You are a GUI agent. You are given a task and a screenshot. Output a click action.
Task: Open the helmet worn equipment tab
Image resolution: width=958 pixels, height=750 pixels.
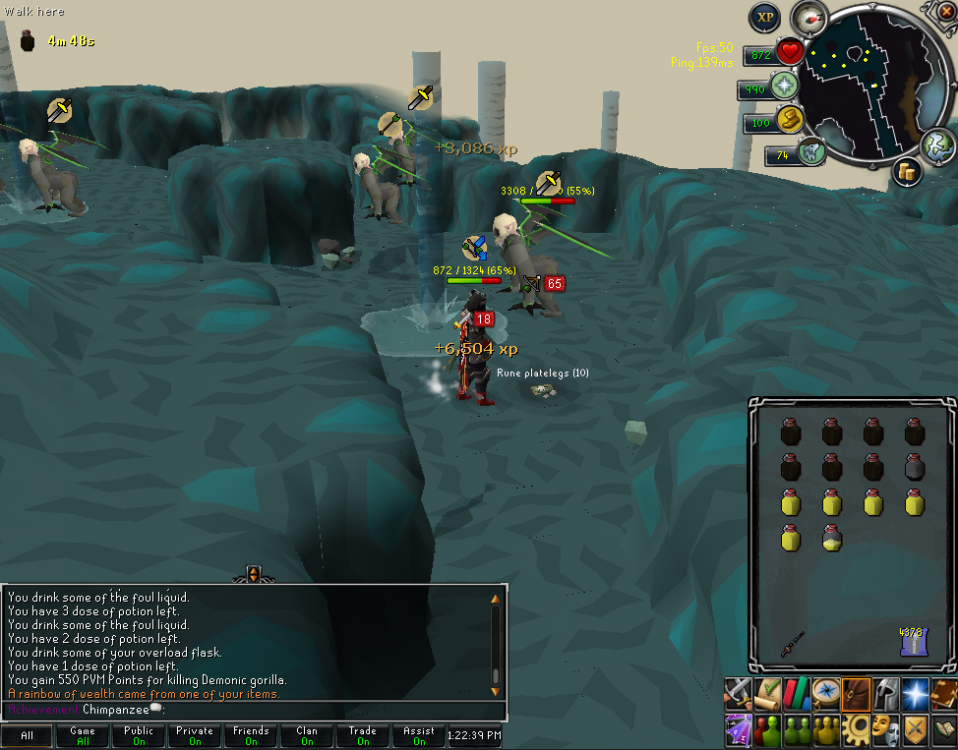886,692
